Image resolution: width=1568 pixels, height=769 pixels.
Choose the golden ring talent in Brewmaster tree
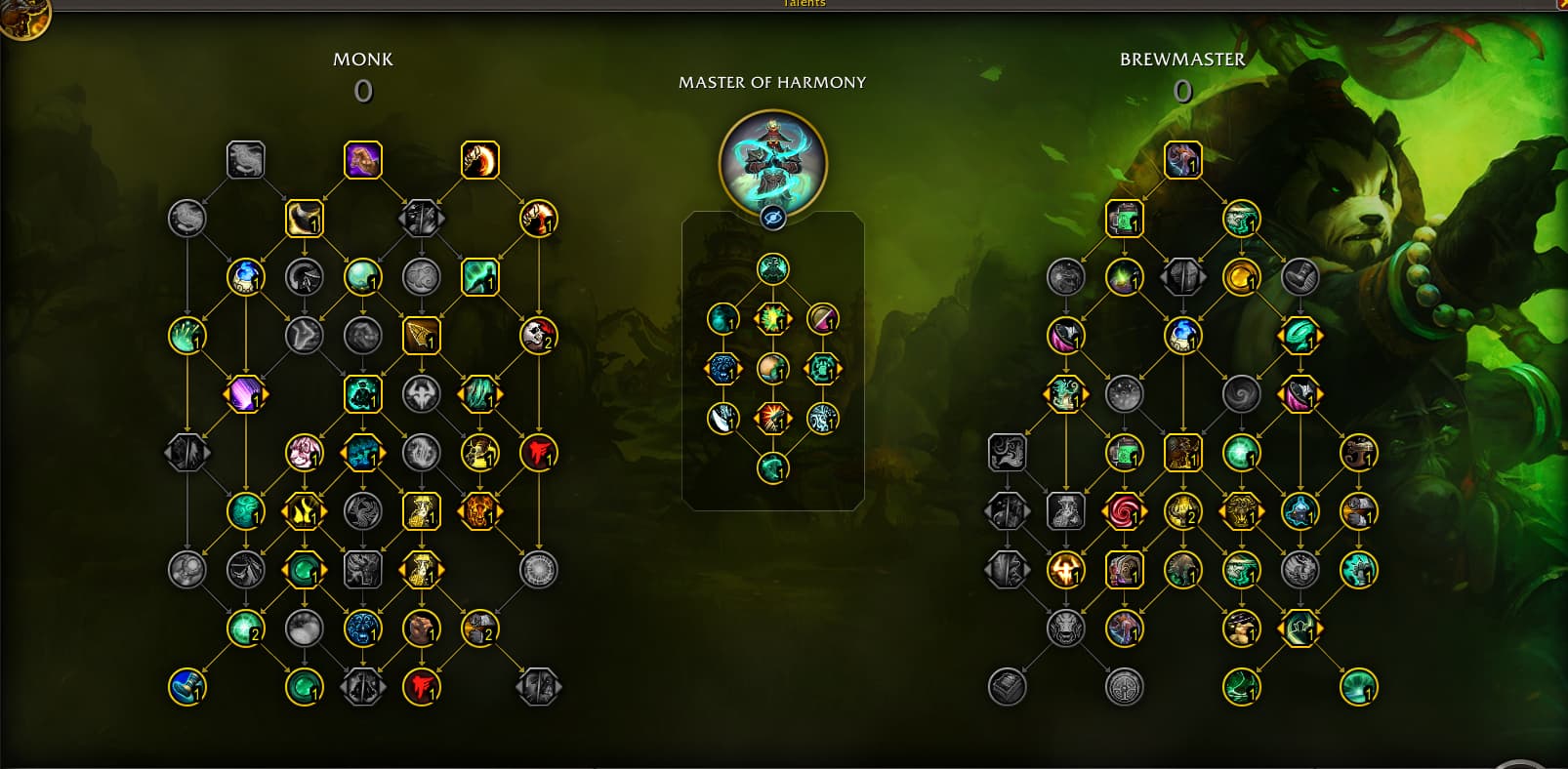[x=1241, y=277]
